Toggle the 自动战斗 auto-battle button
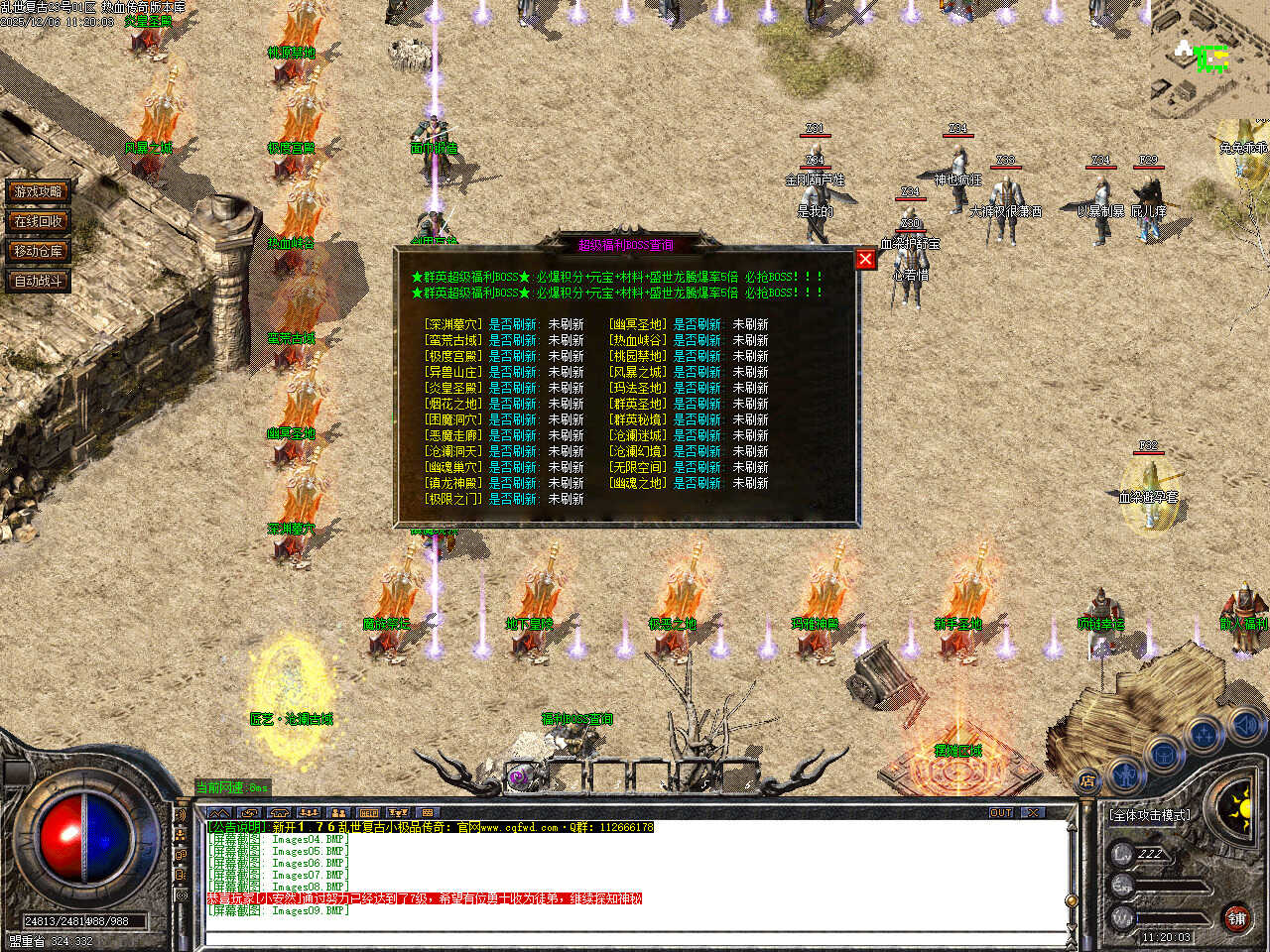 (x=38, y=281)
